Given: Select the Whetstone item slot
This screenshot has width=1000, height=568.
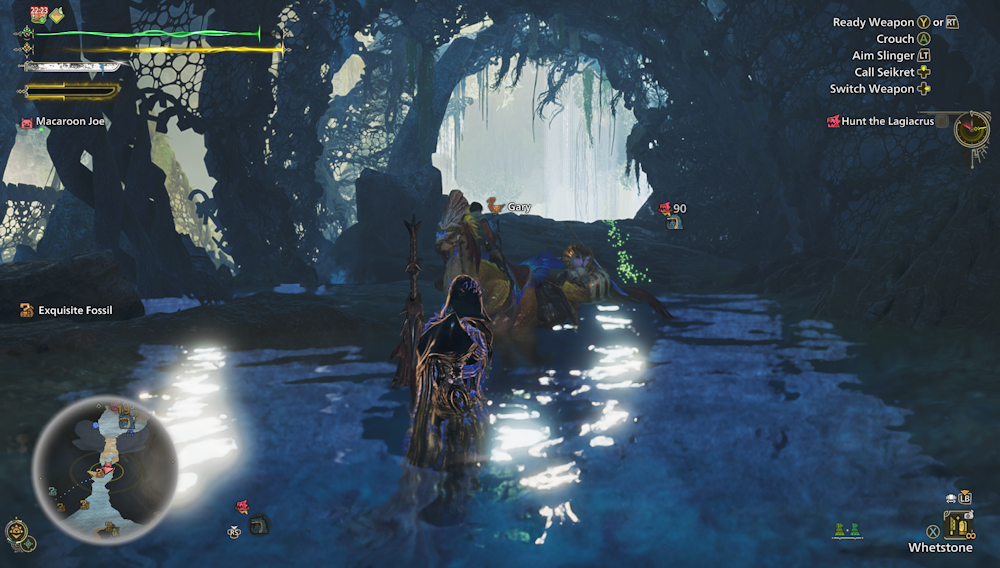Looking at the screenshot, I should (960, 524).
